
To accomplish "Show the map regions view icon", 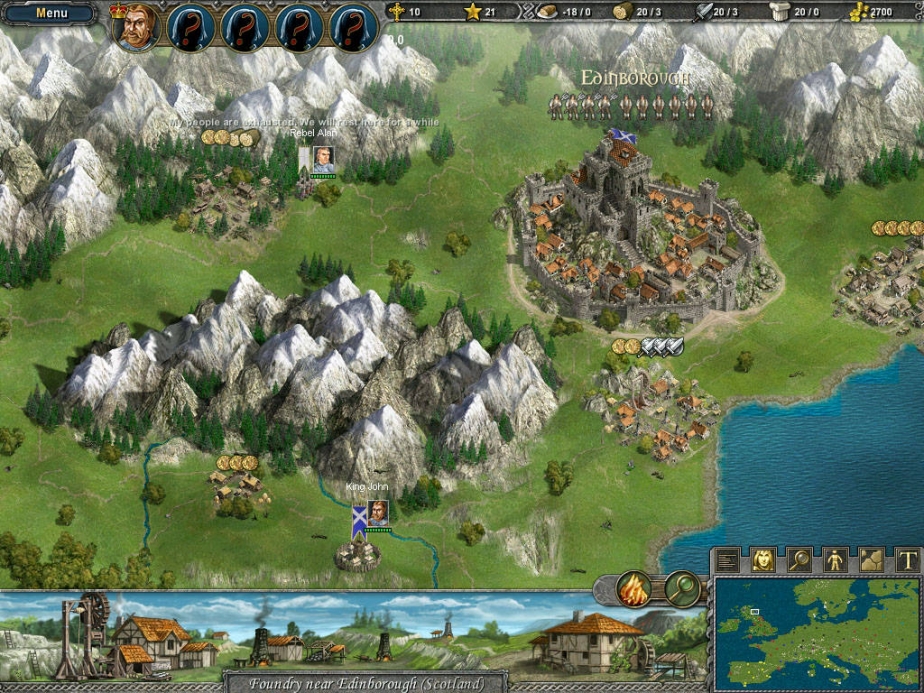I will [x=871, y=561].
